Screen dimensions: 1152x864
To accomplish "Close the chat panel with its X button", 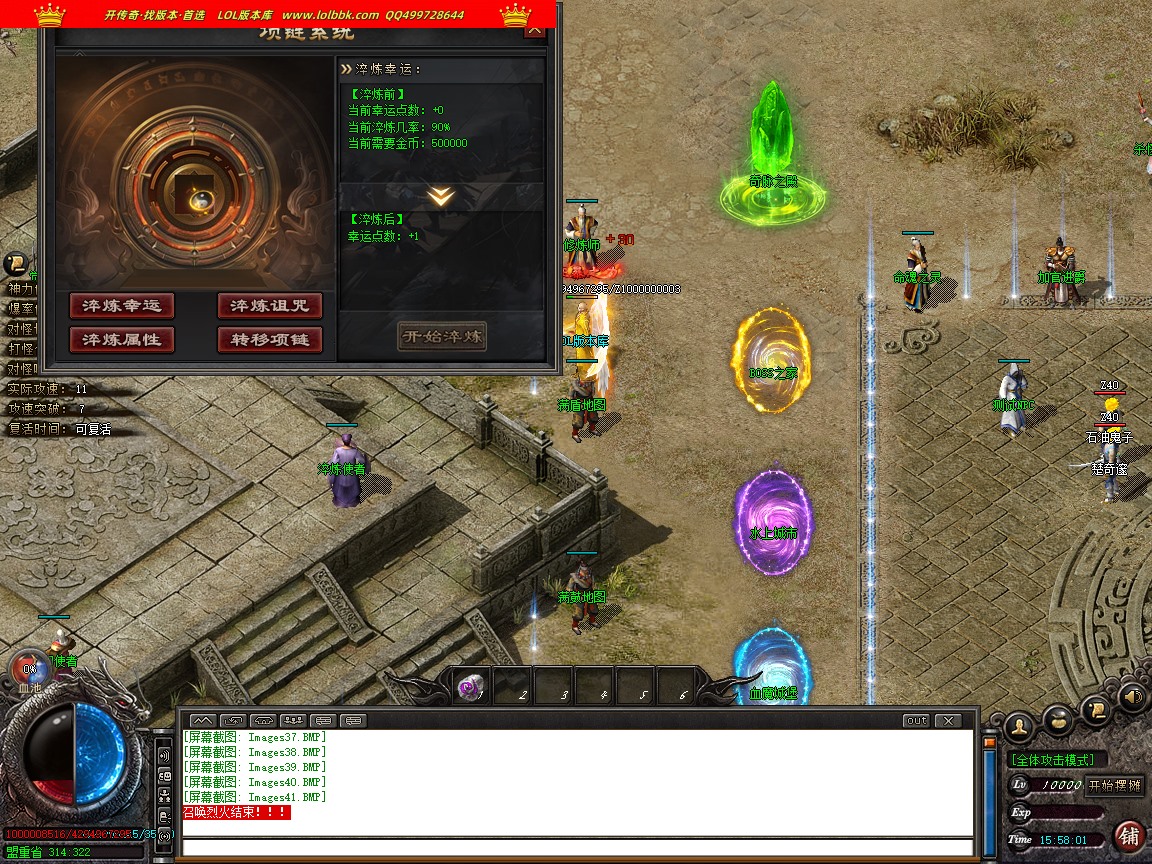I will (x=947, y=720).
